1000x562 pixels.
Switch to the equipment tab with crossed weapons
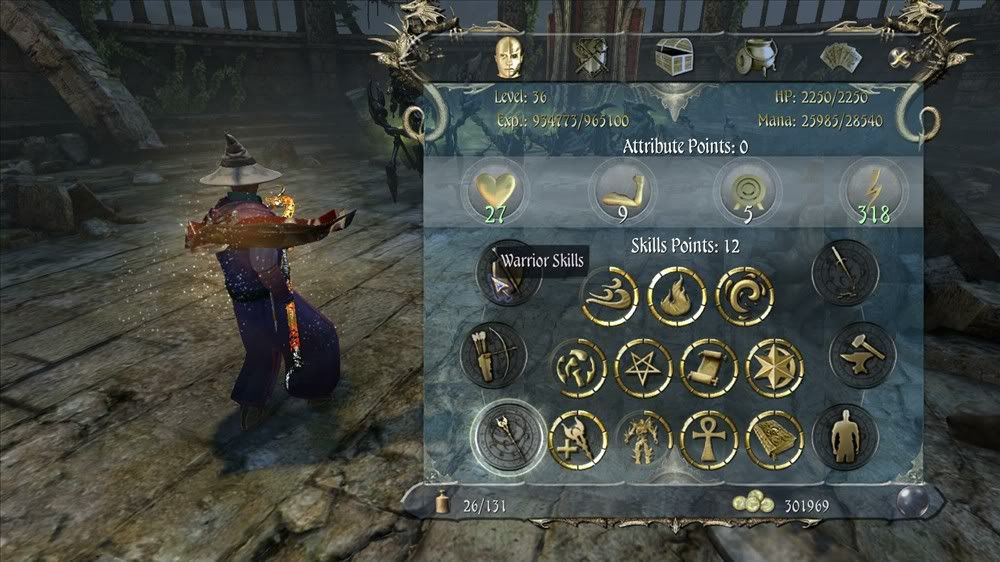pyautogui.click(x=591, y=58)
